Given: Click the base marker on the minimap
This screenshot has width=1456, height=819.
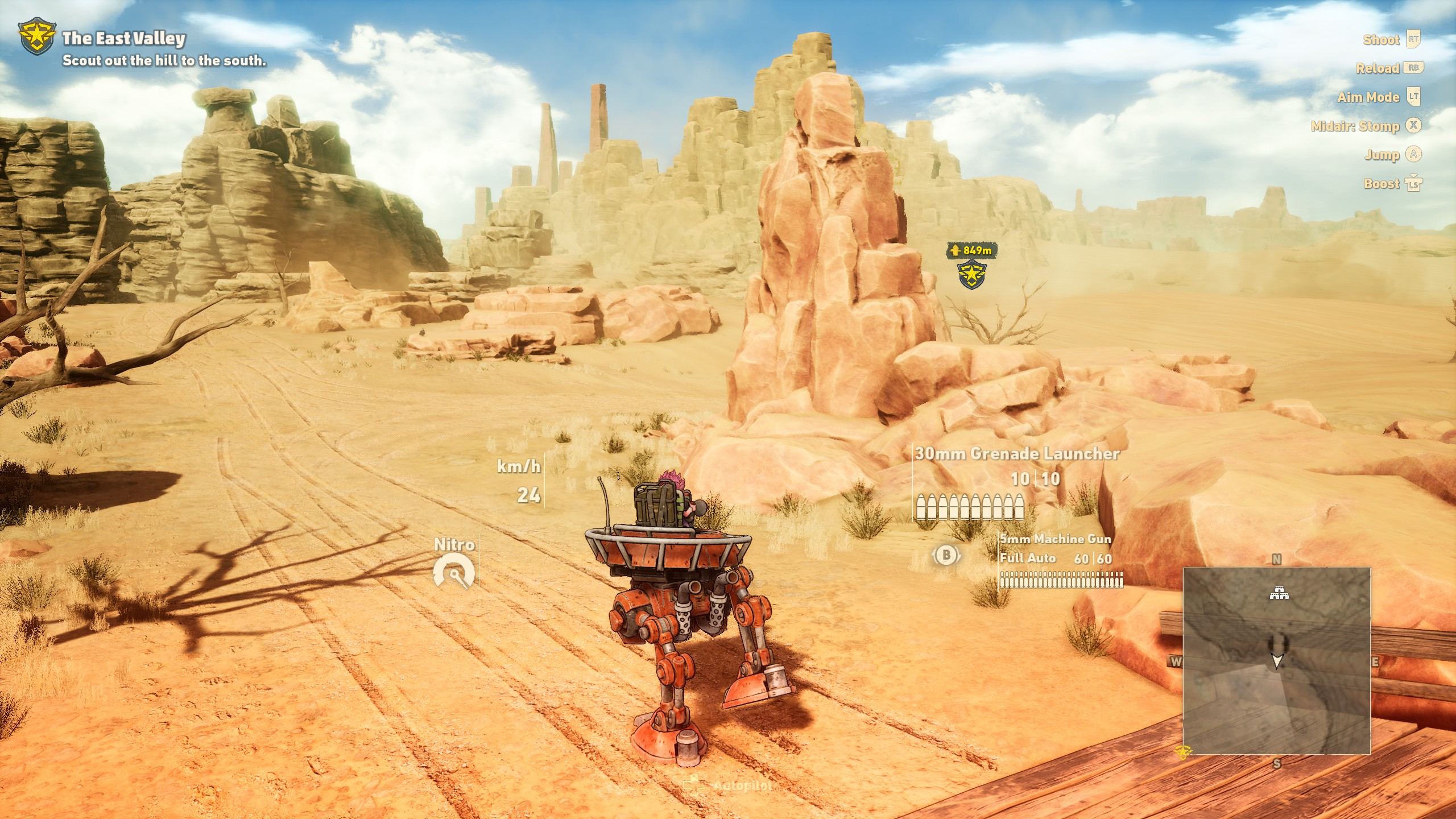Looking at the screenshot, I should click(x=1279, y=594).
